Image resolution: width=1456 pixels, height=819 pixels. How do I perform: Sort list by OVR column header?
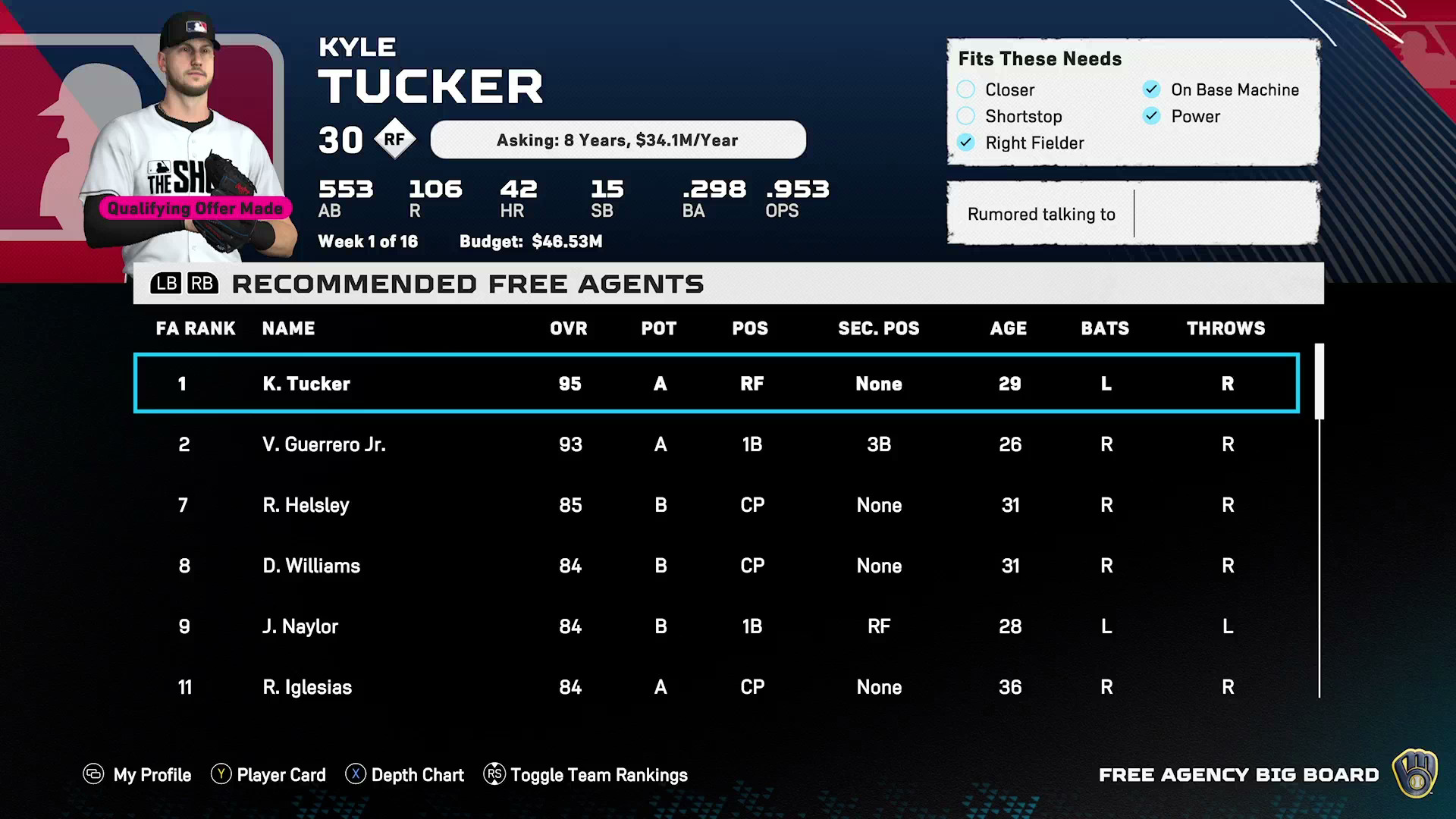(569, 328)
